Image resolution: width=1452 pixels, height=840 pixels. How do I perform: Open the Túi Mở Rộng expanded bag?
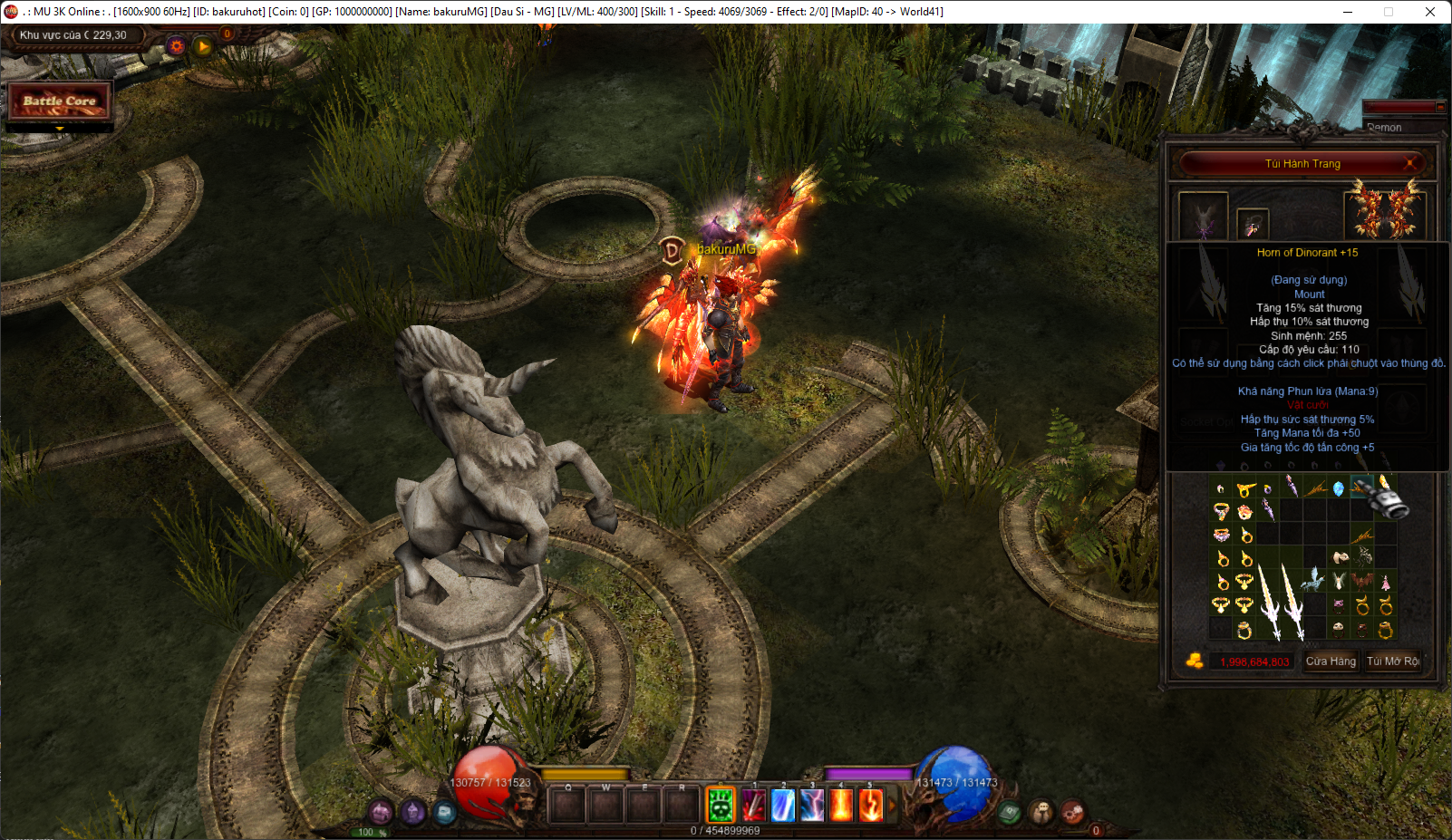pyautogui.click(x=1392, y=661)
